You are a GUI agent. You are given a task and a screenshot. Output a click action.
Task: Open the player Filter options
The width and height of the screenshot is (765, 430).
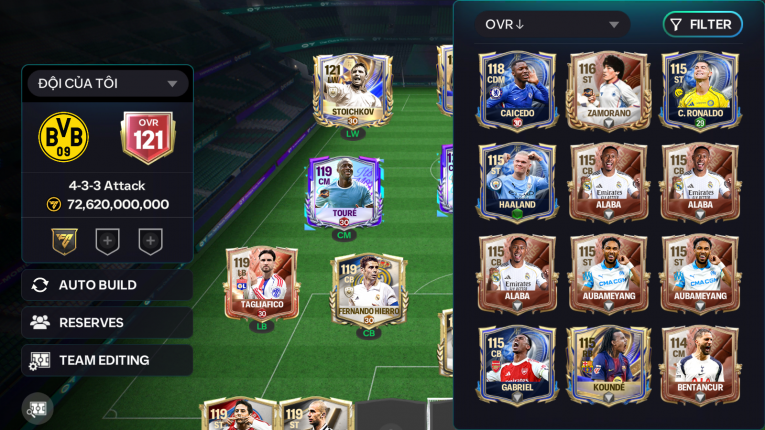click(702, 25)
